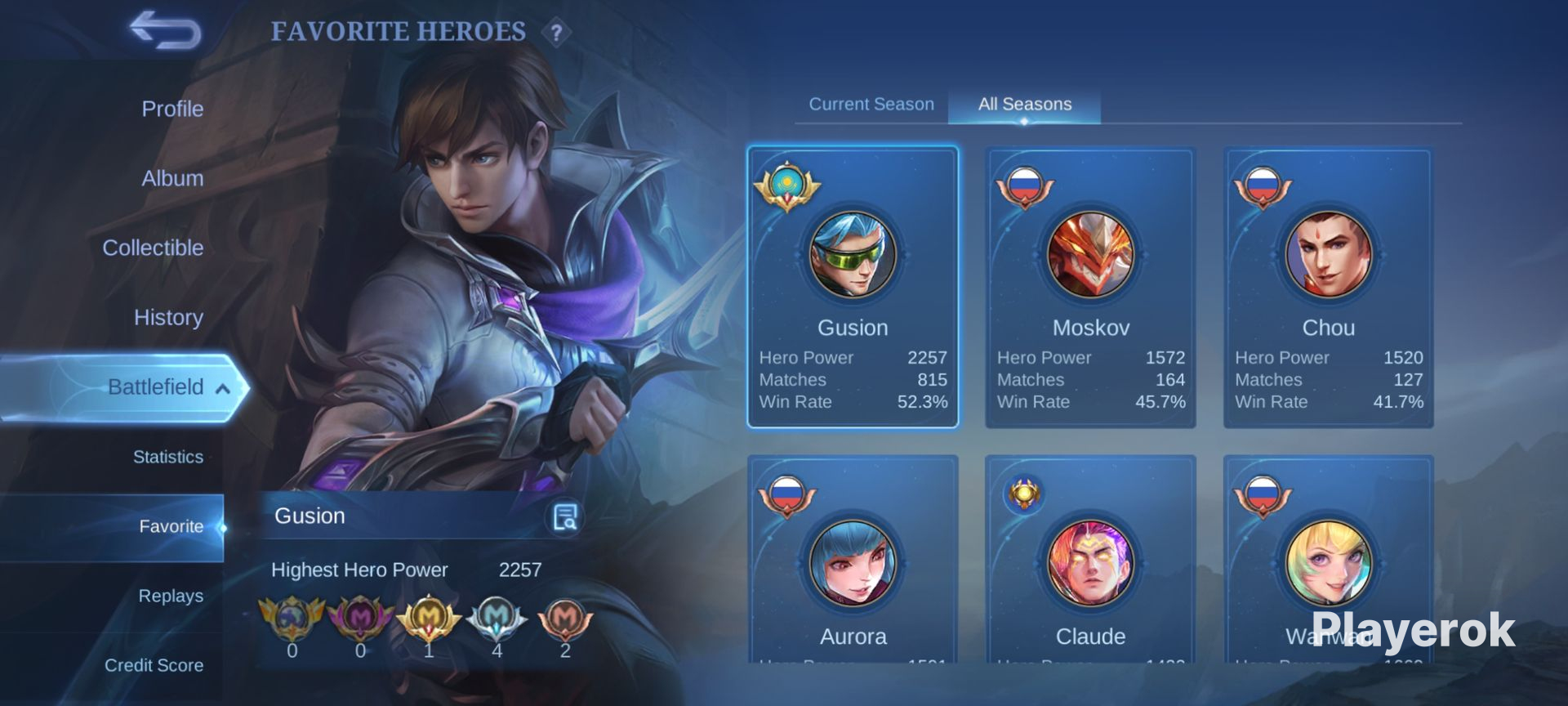
Task: Open Gusion's detail record icon
Action: 565,516
